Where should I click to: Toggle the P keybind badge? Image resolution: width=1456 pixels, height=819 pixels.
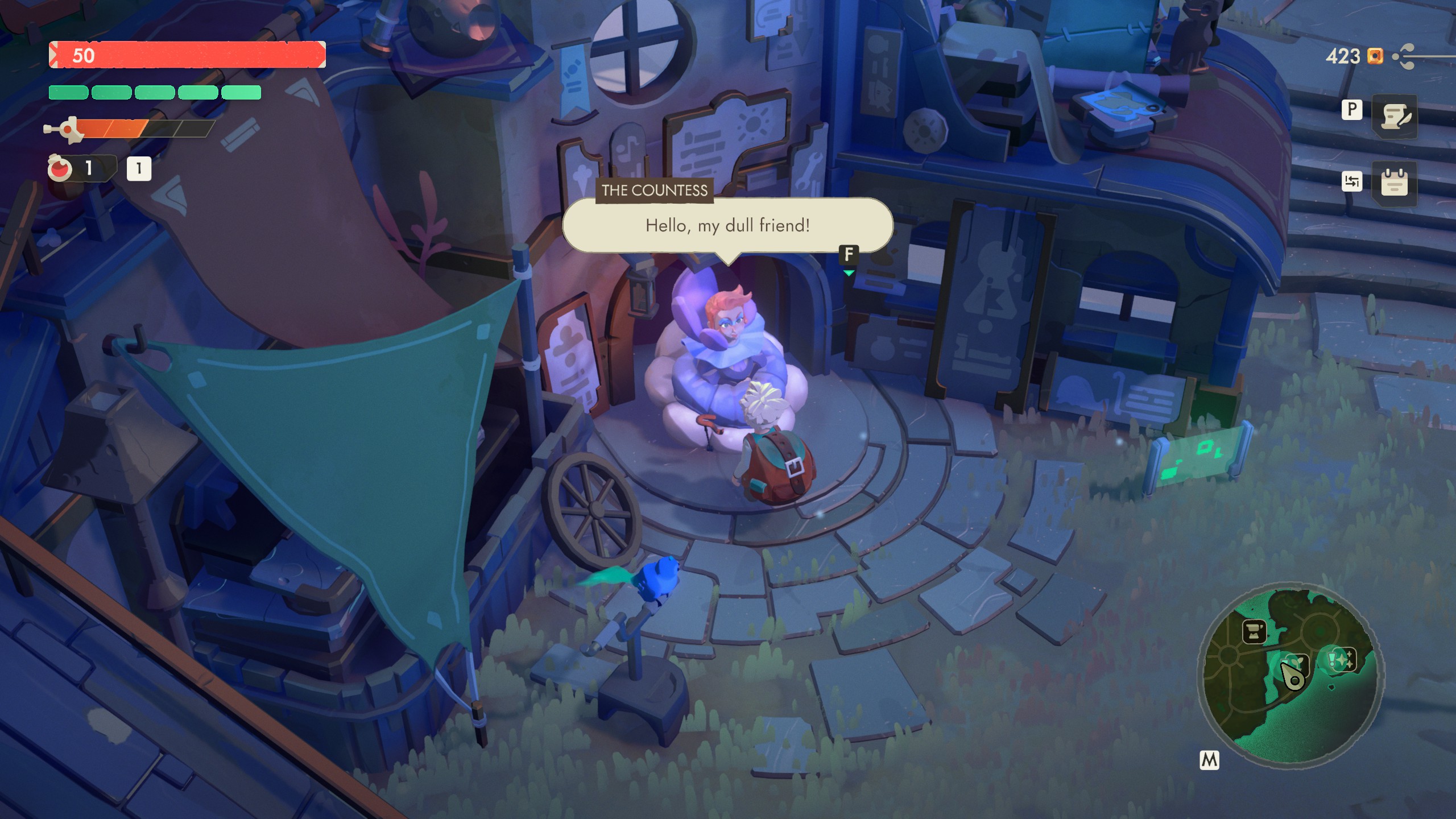point(1352,109)
